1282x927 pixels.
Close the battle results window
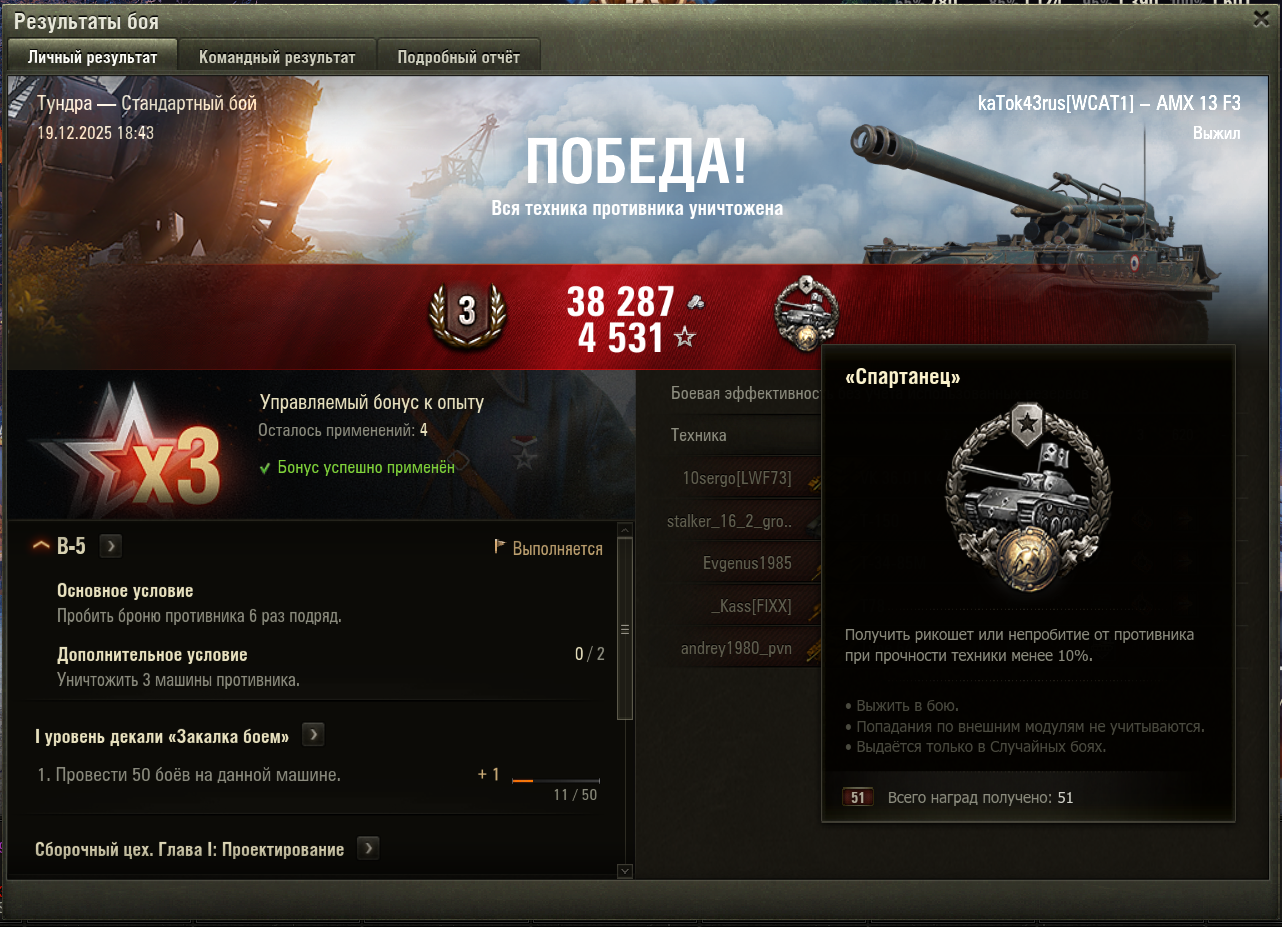[1262, 19]
